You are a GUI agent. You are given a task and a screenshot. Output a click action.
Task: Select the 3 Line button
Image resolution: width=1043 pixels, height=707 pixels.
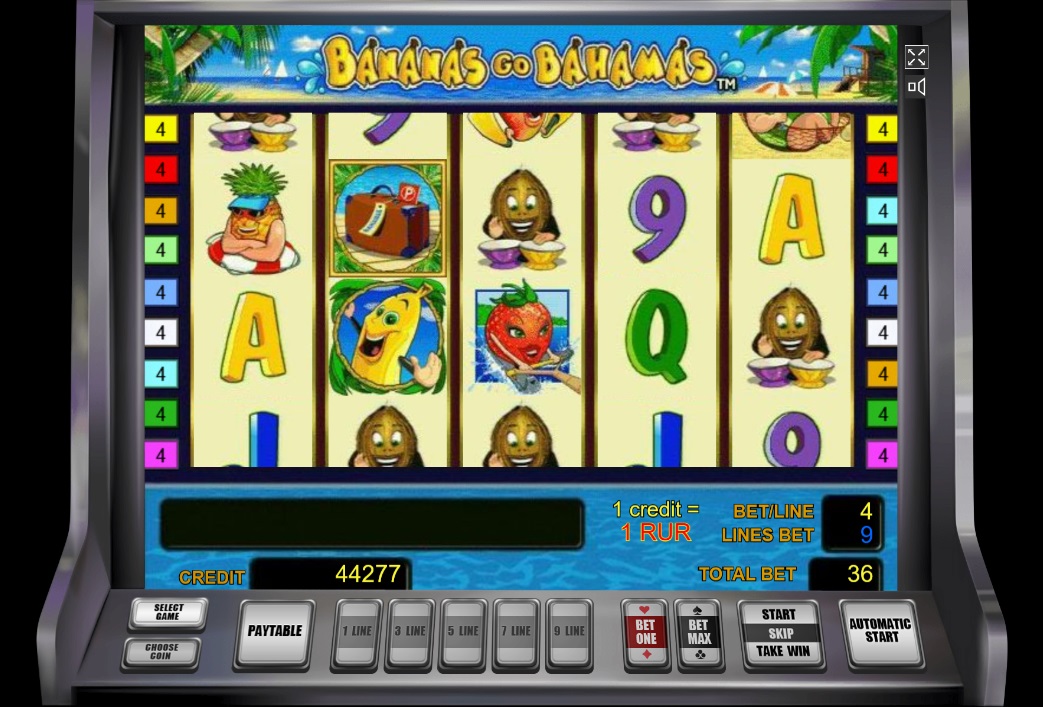(410, 633)
